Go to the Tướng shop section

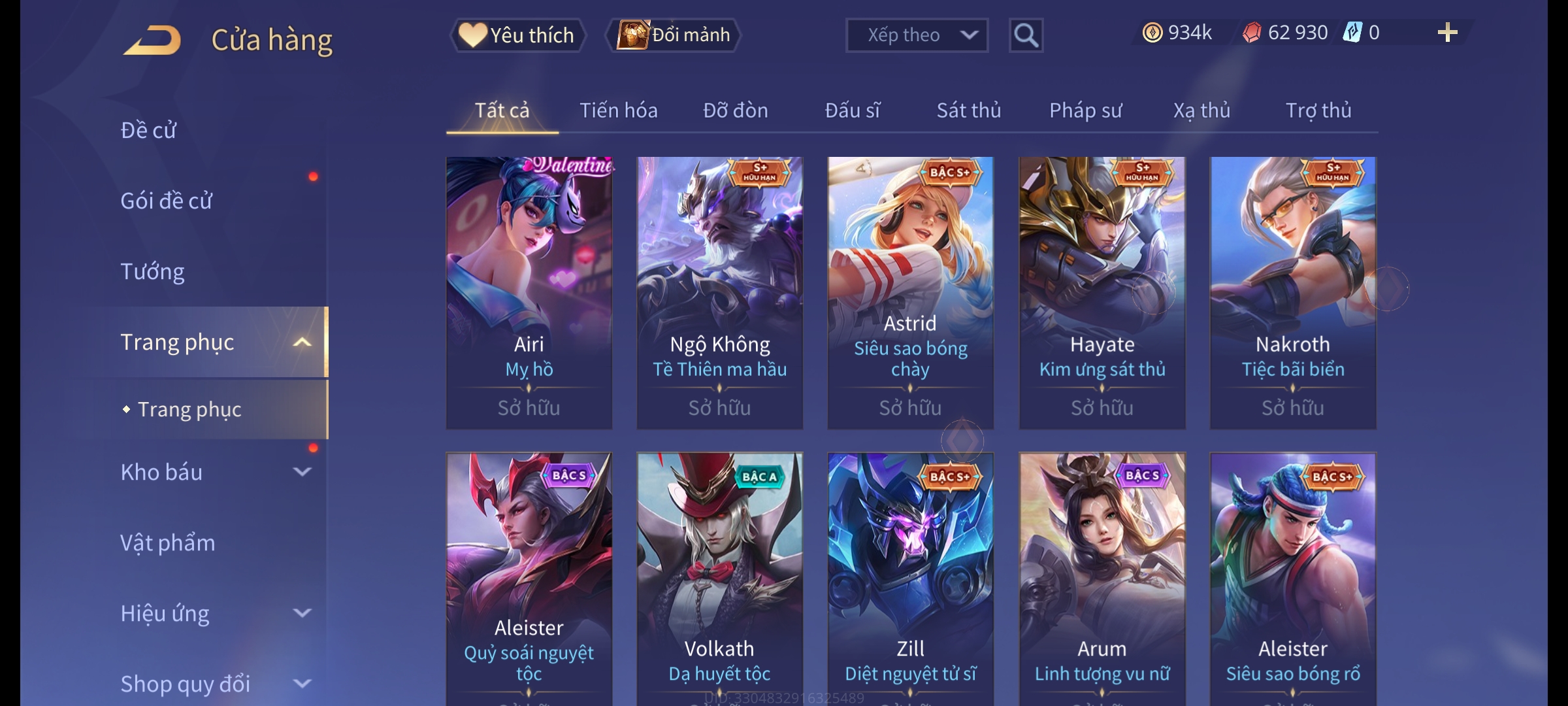[x=152, y=271]
